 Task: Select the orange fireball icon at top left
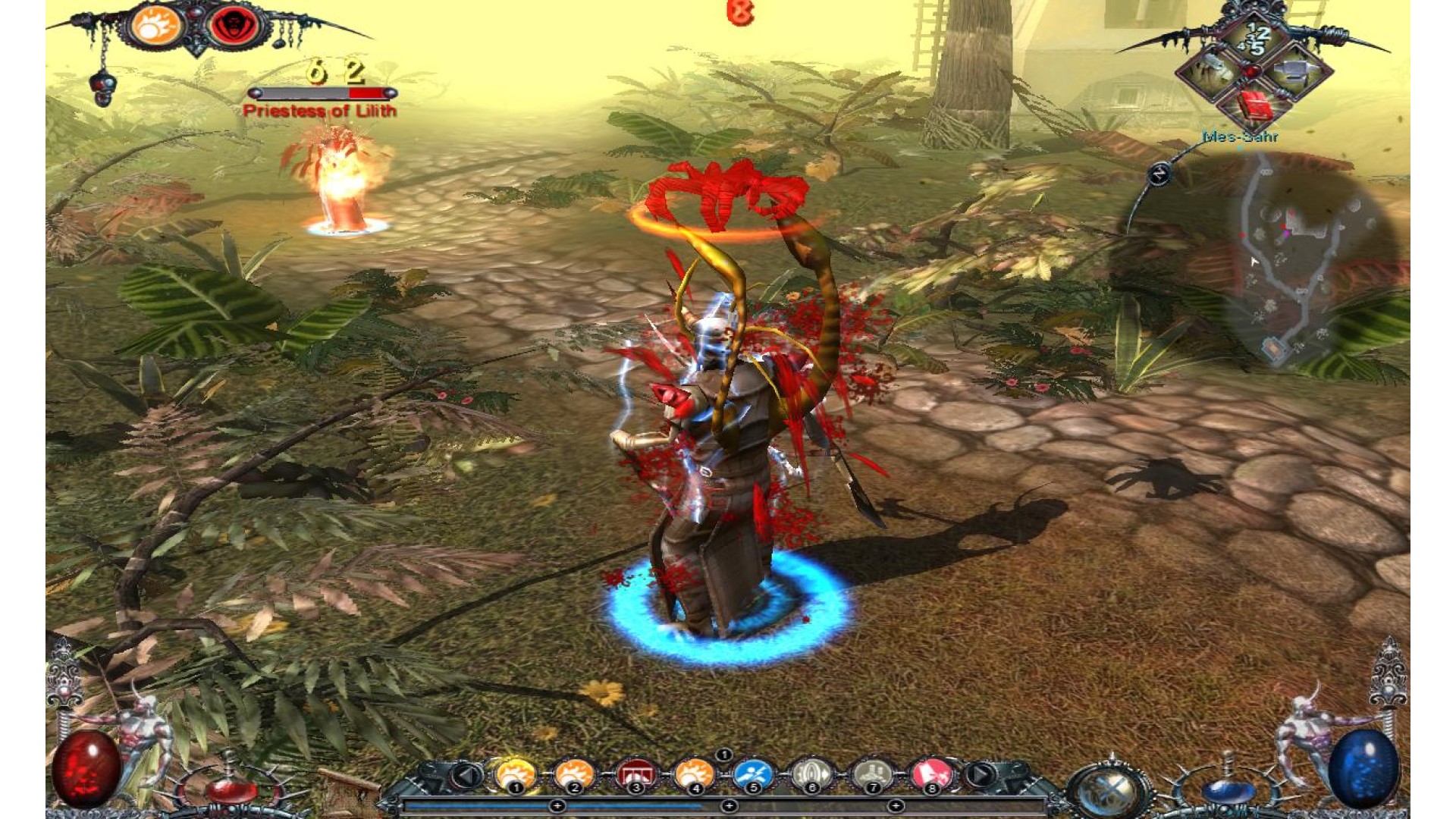[x=157, y=25]
